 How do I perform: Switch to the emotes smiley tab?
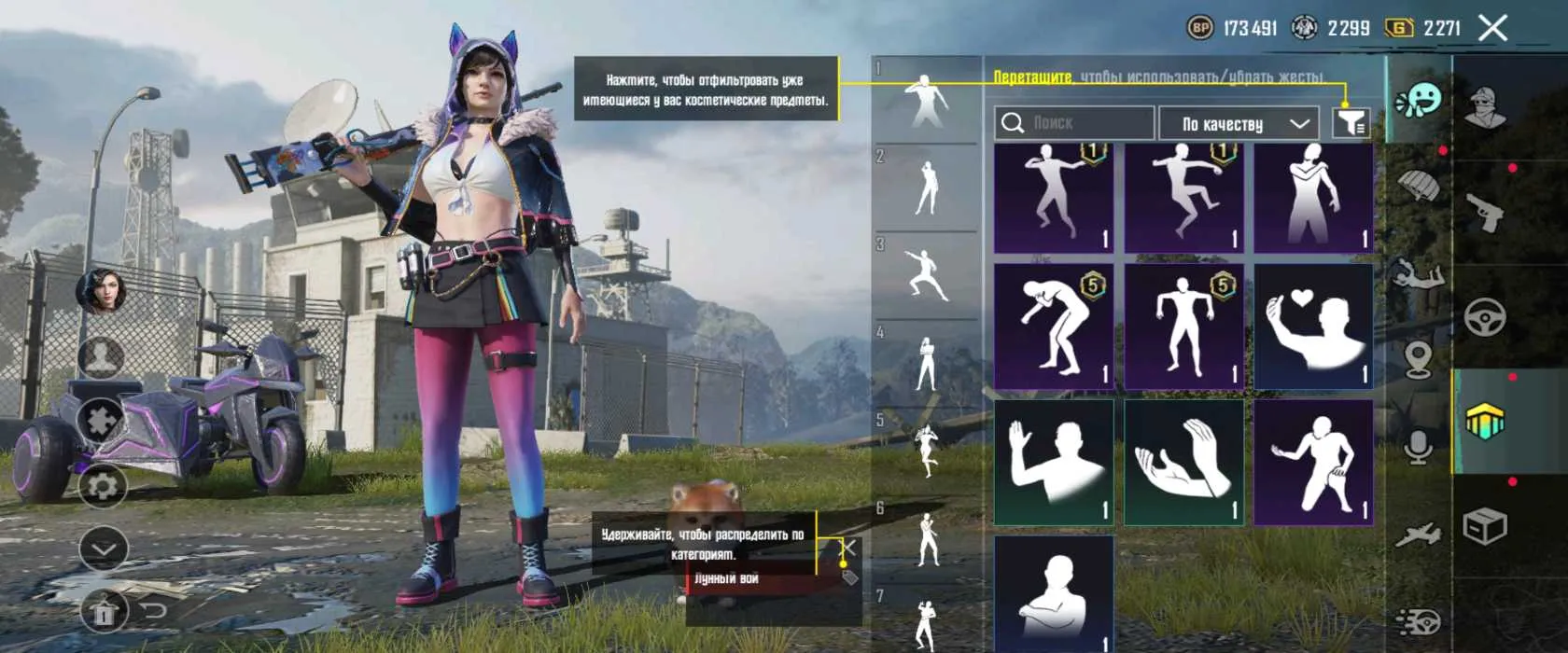click(1420, 99)
